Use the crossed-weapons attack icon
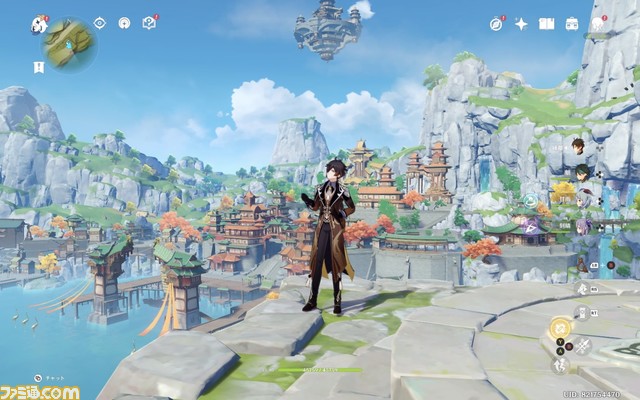640x400 pixels. [583, 346]
